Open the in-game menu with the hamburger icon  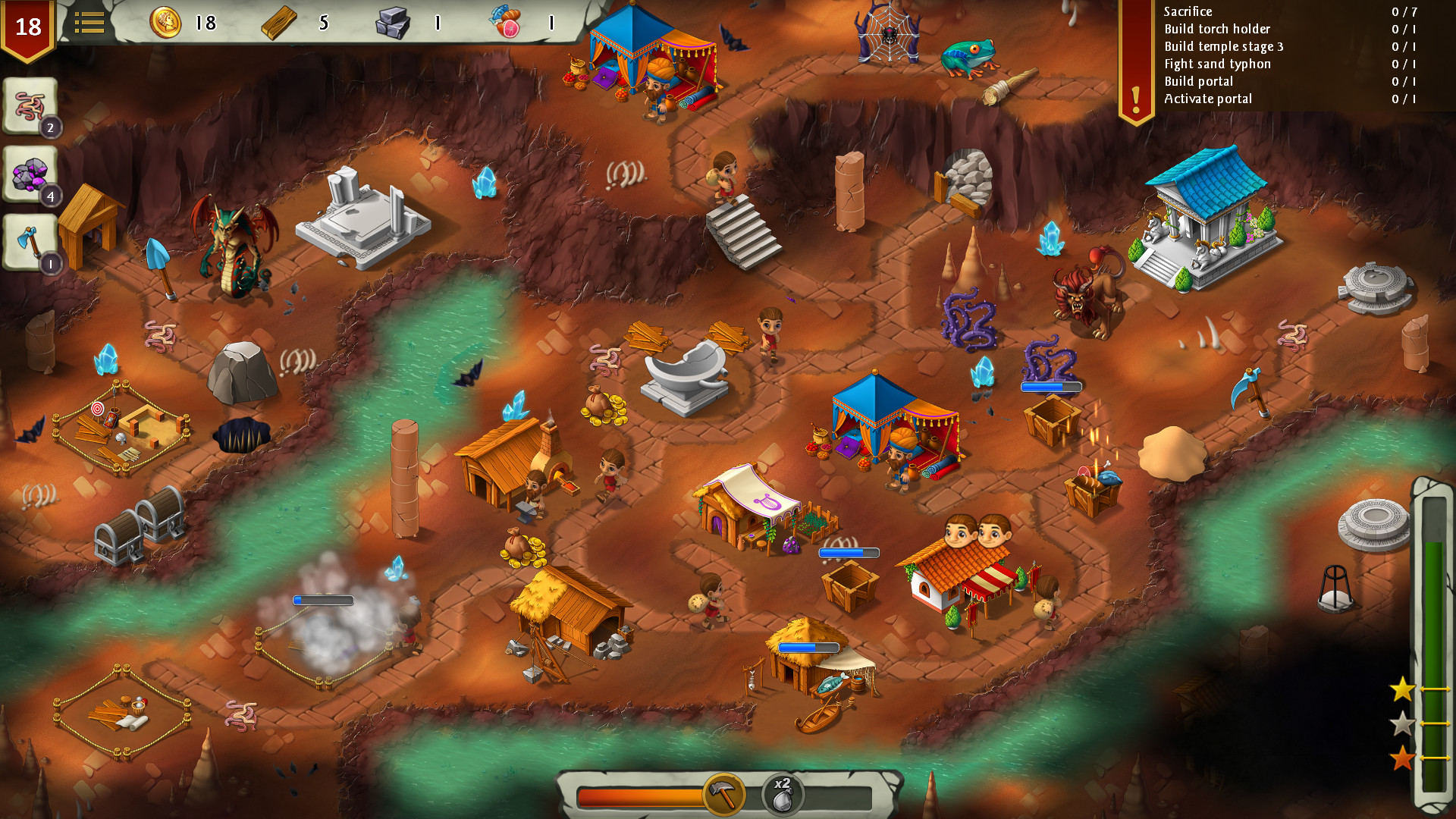[89, 22]
